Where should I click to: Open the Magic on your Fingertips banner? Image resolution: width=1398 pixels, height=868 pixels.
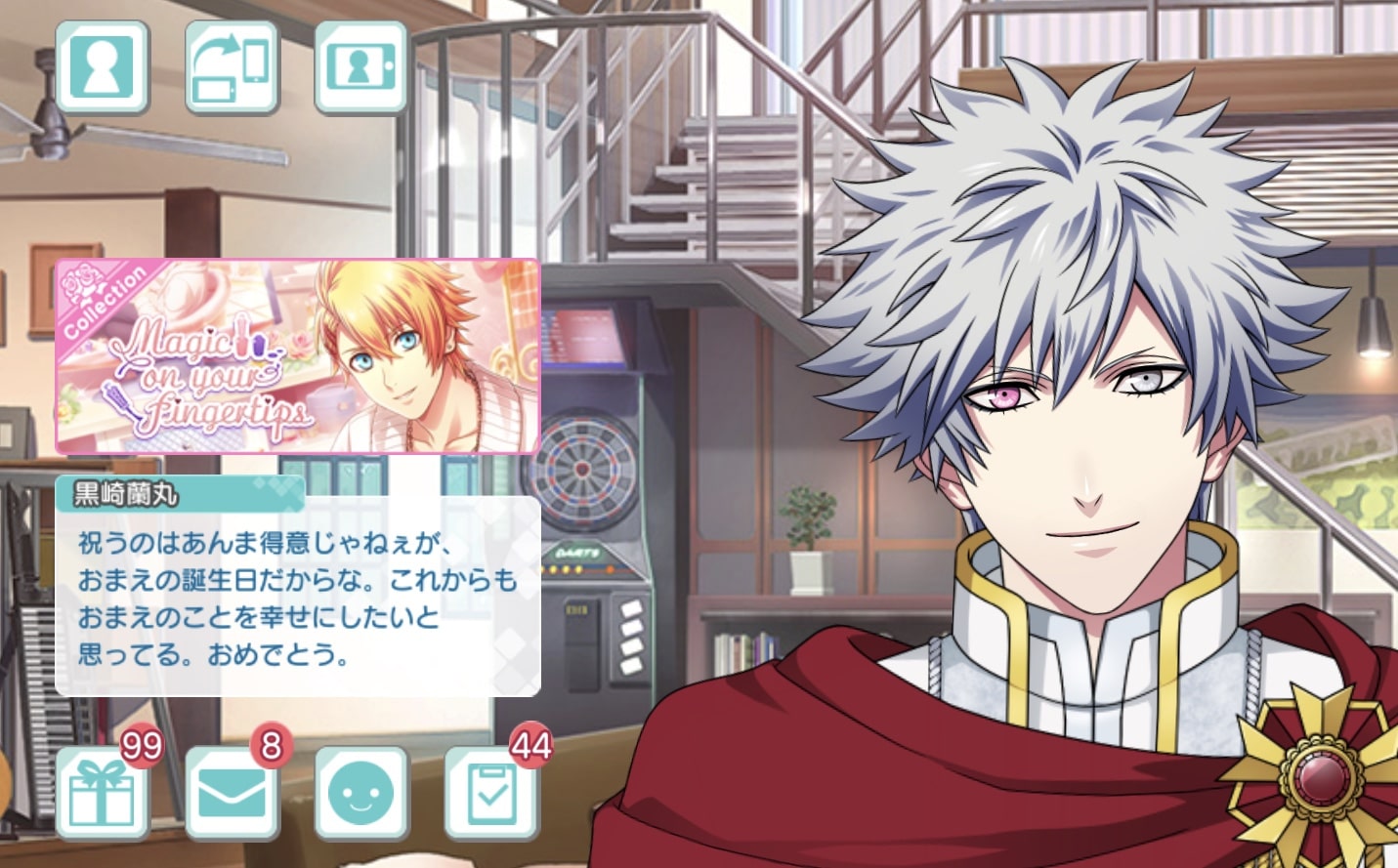297,356
